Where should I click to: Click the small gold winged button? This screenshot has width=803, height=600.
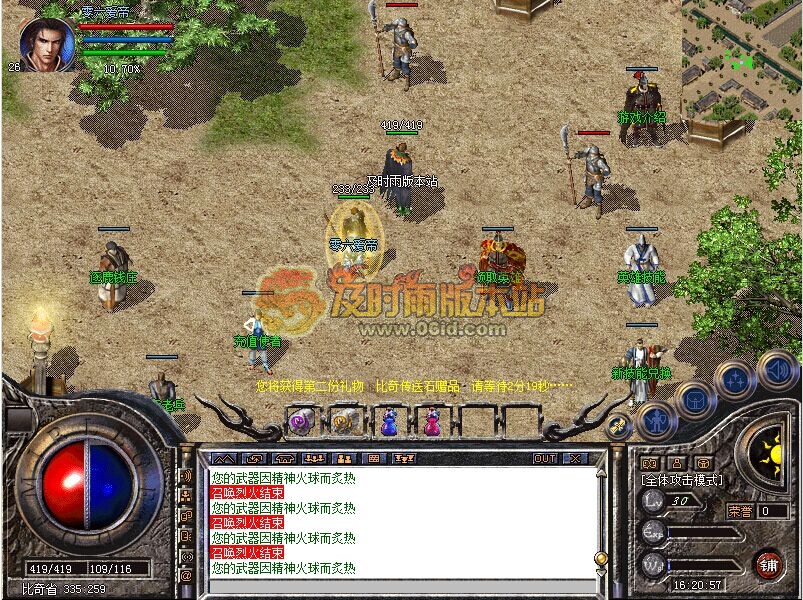619,426
